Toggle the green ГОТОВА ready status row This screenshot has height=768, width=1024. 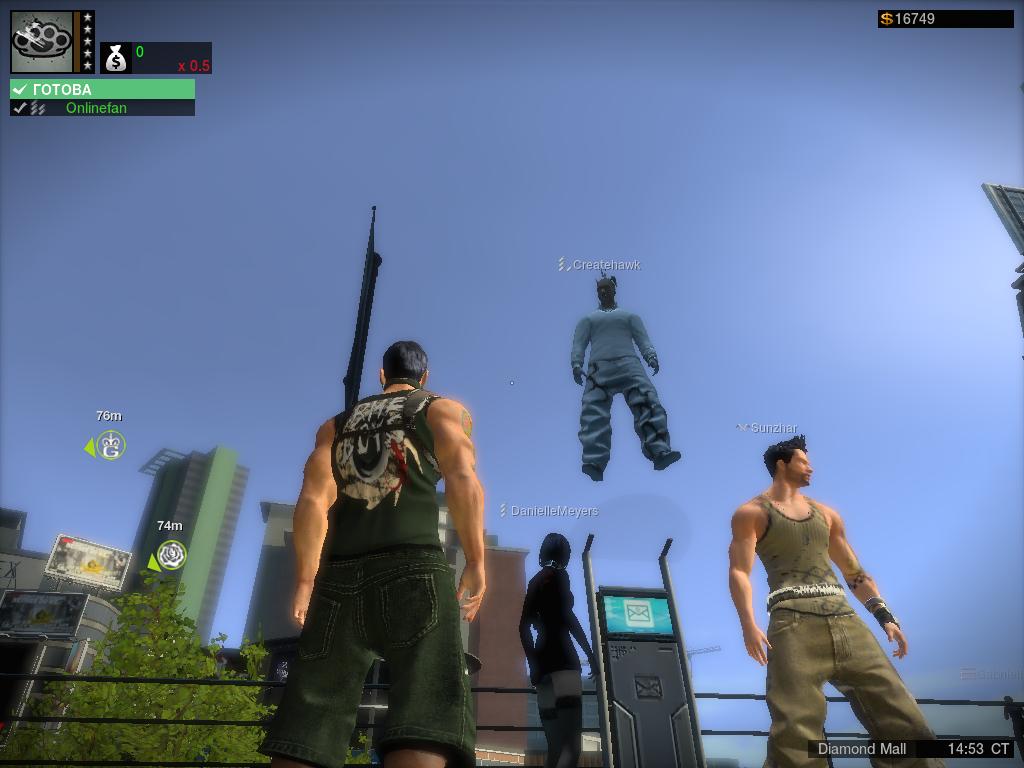pos(102,89)
